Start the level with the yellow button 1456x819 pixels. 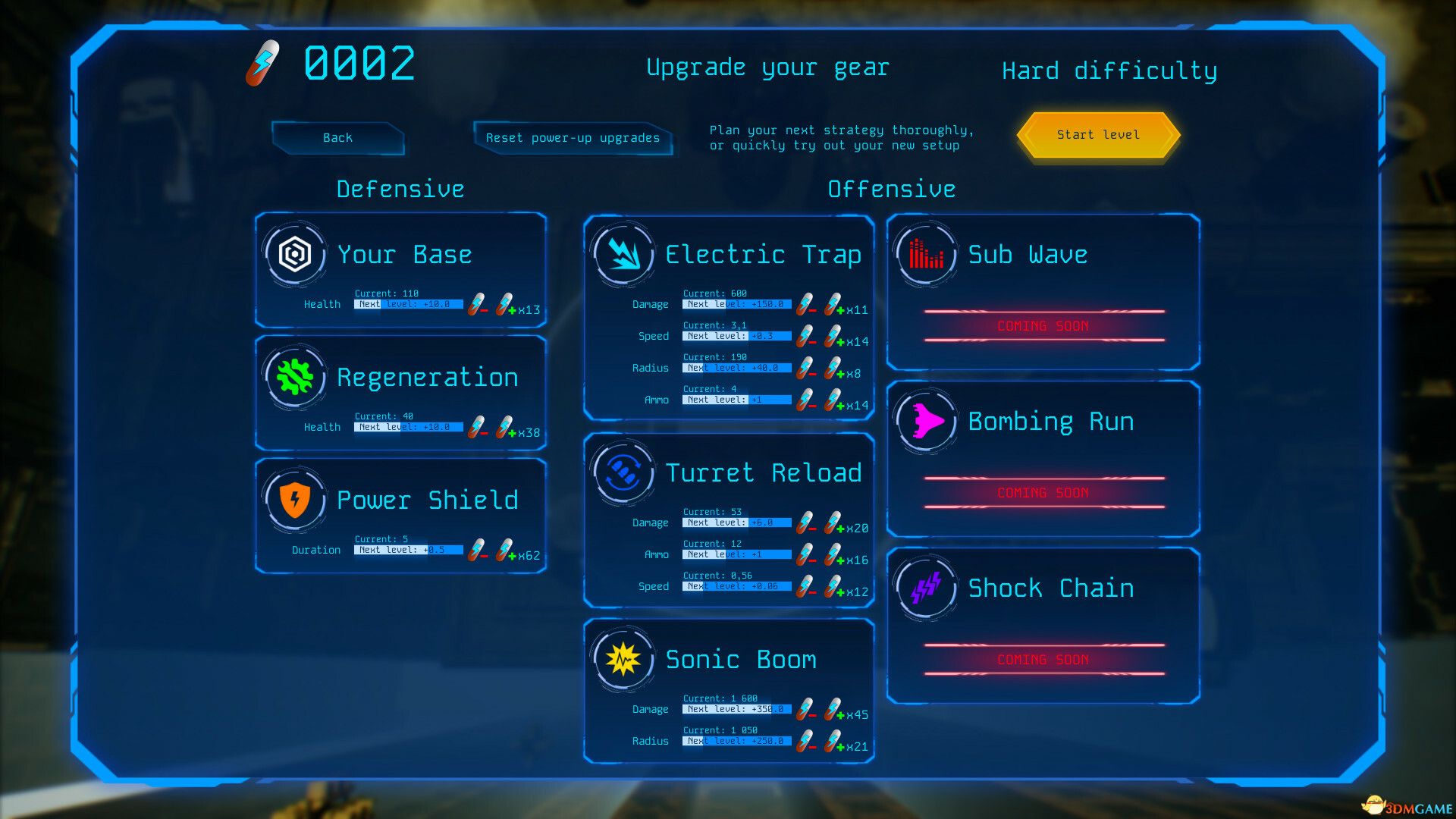[x=1098, y=135]
